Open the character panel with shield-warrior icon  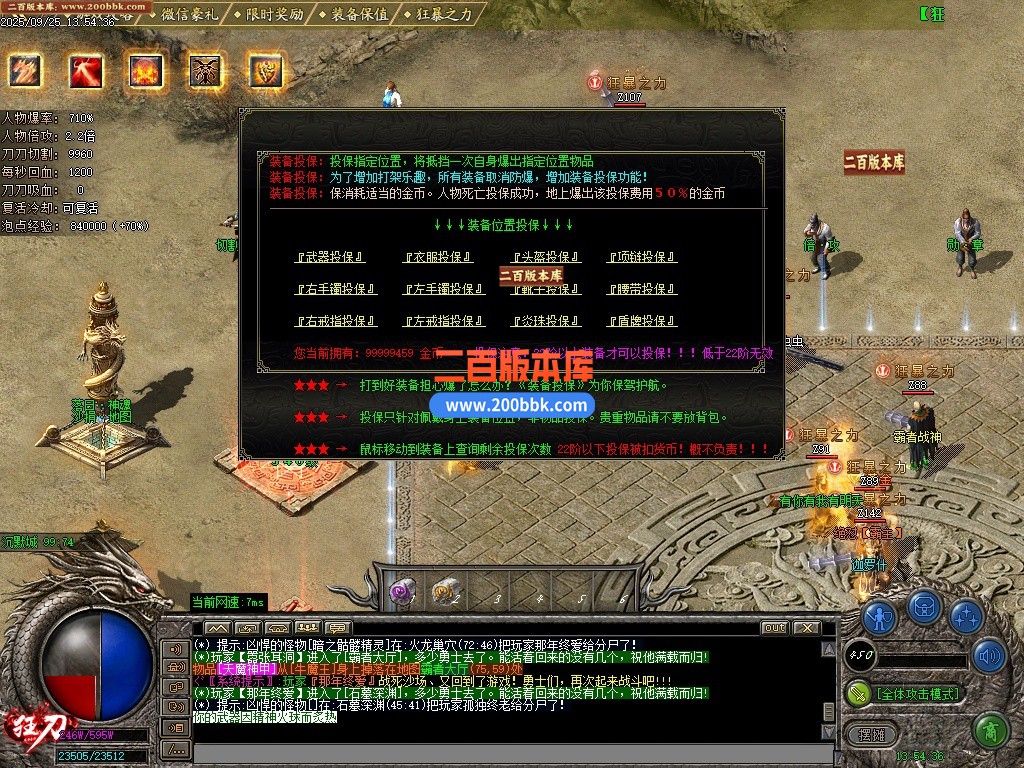[880, 616]
